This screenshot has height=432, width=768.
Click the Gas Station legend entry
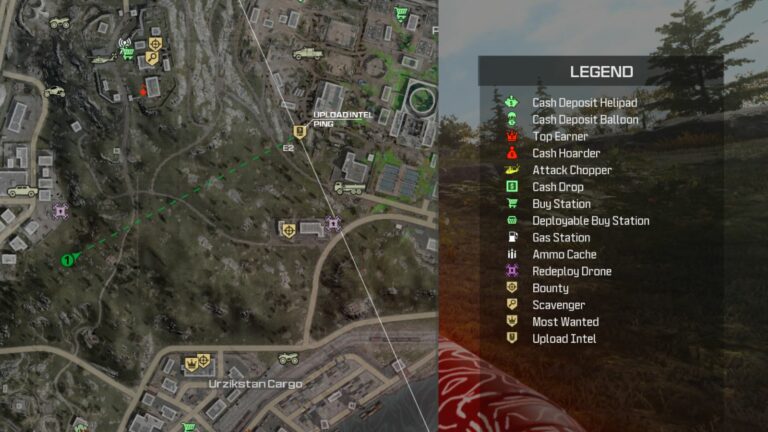click(561, 238)
